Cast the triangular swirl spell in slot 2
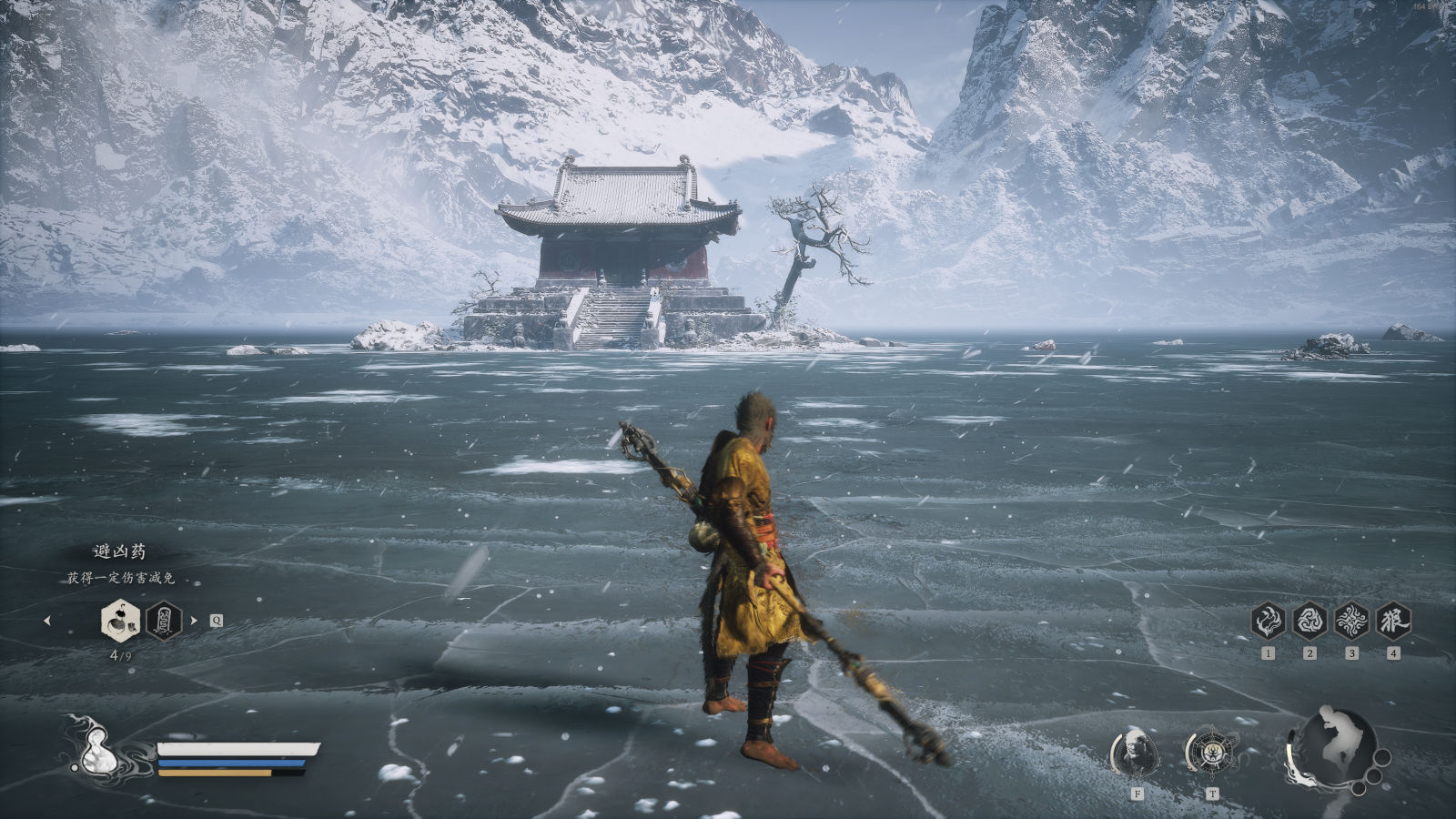1456x819 pixels. [x=1309, y=621]
